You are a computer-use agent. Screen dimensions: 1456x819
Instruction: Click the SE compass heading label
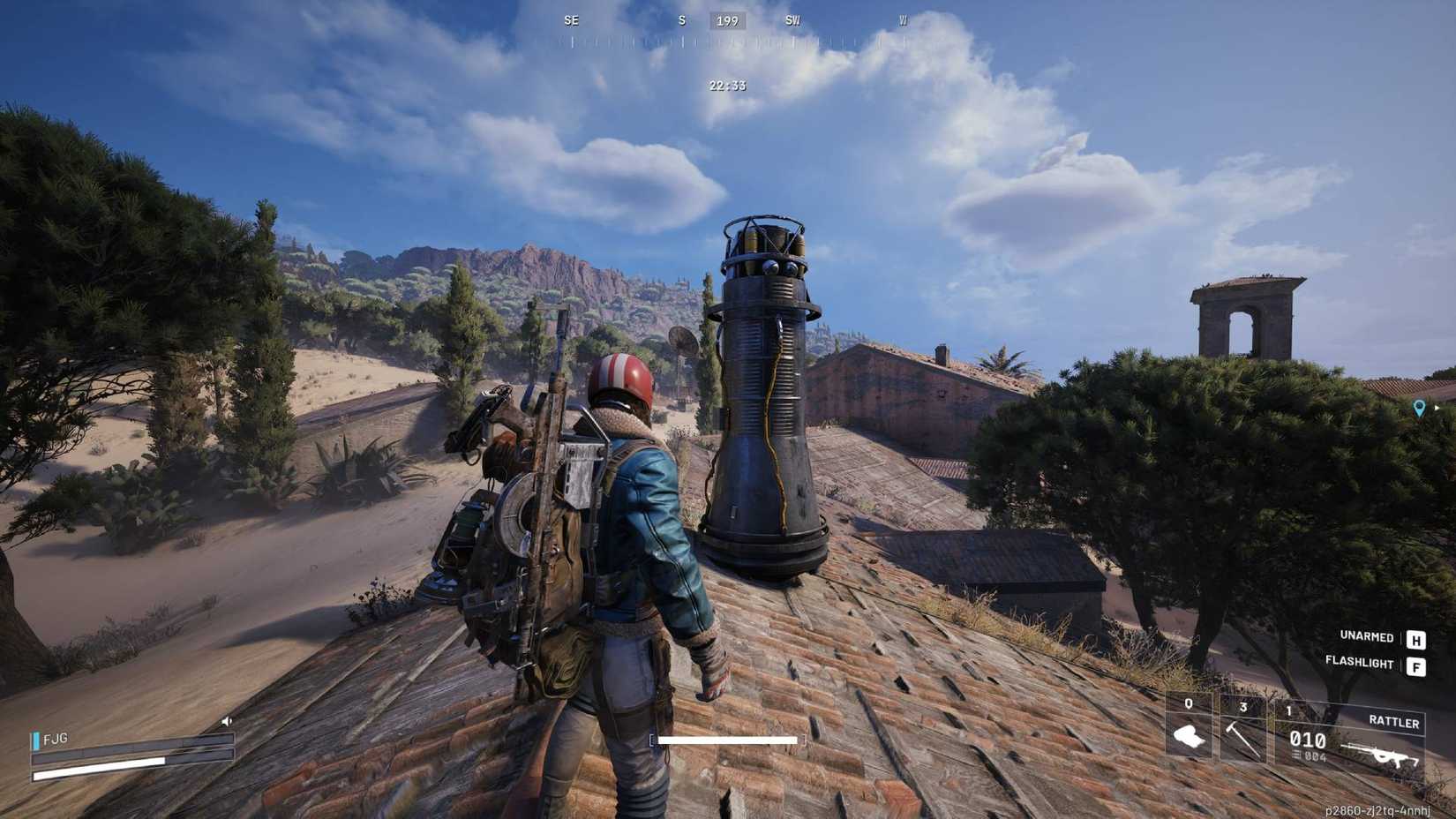pos(571,21)
